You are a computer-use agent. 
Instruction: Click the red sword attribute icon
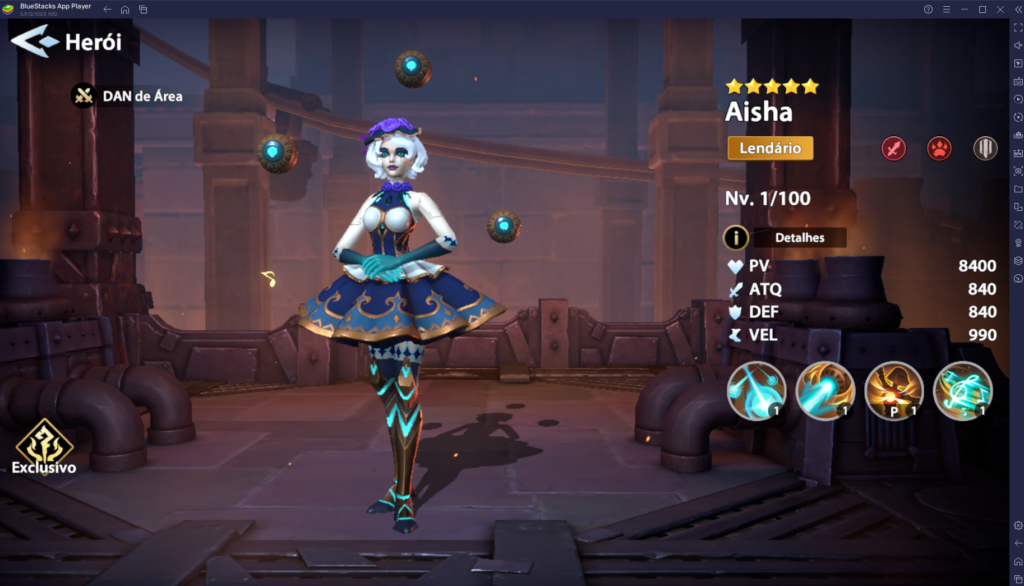[893, 149]
